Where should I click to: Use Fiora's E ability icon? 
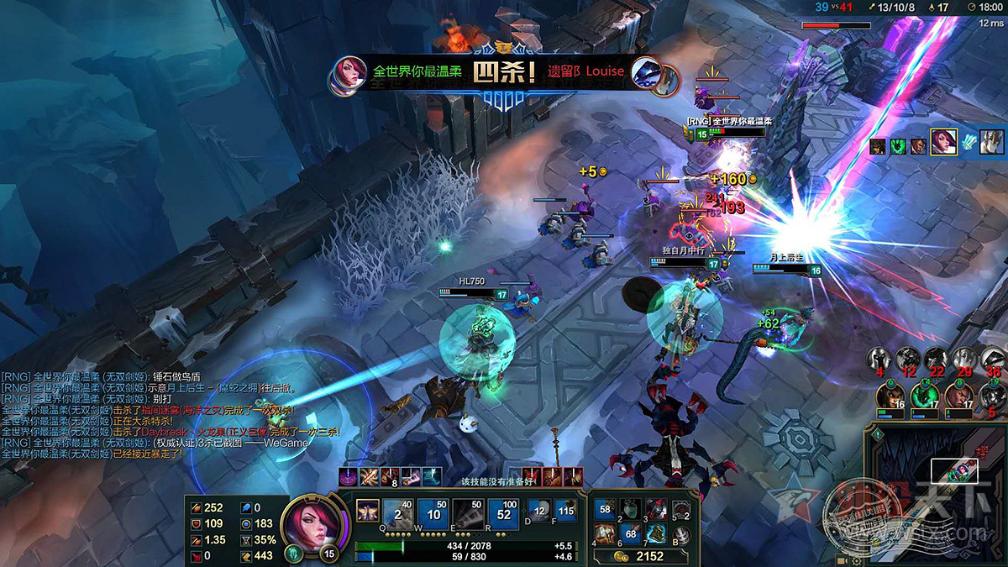tap(468, 515)
